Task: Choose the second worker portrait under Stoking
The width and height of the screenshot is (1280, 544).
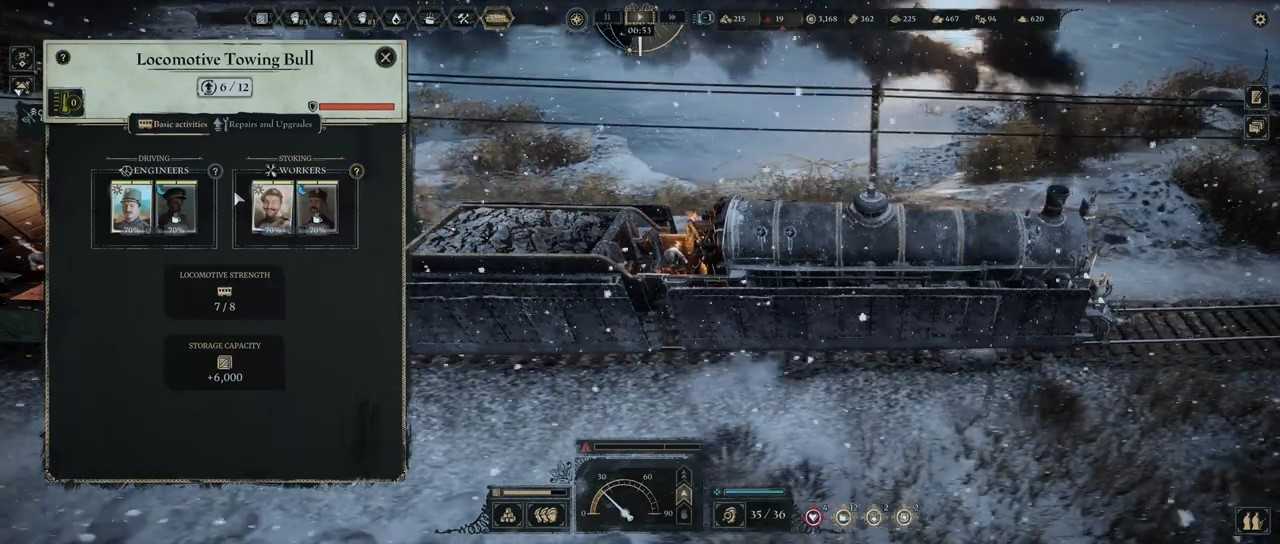Action: 317,207
